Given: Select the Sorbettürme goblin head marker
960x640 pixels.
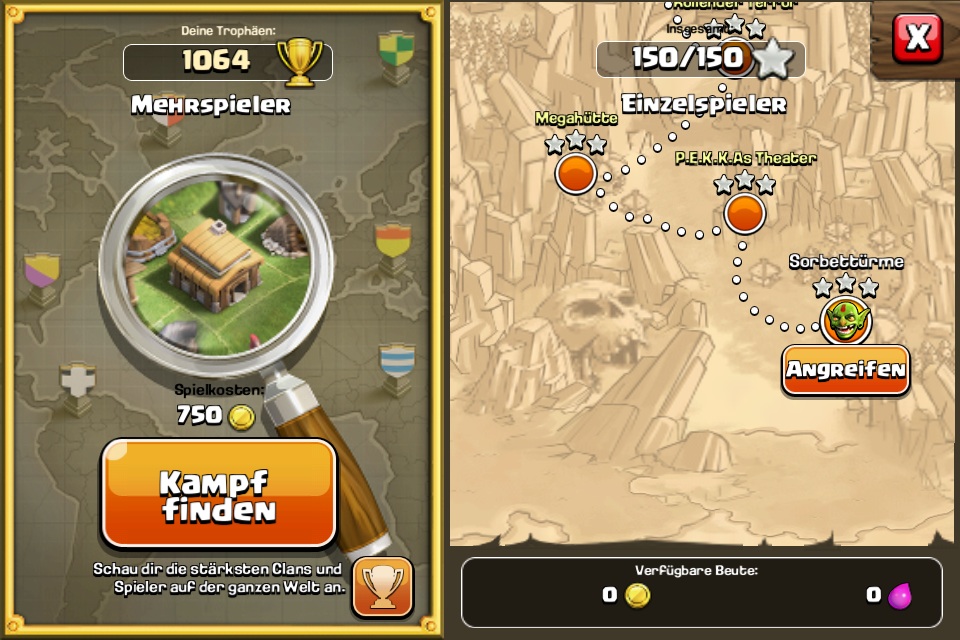Looking at the screenshot, I should coord(846,320).
